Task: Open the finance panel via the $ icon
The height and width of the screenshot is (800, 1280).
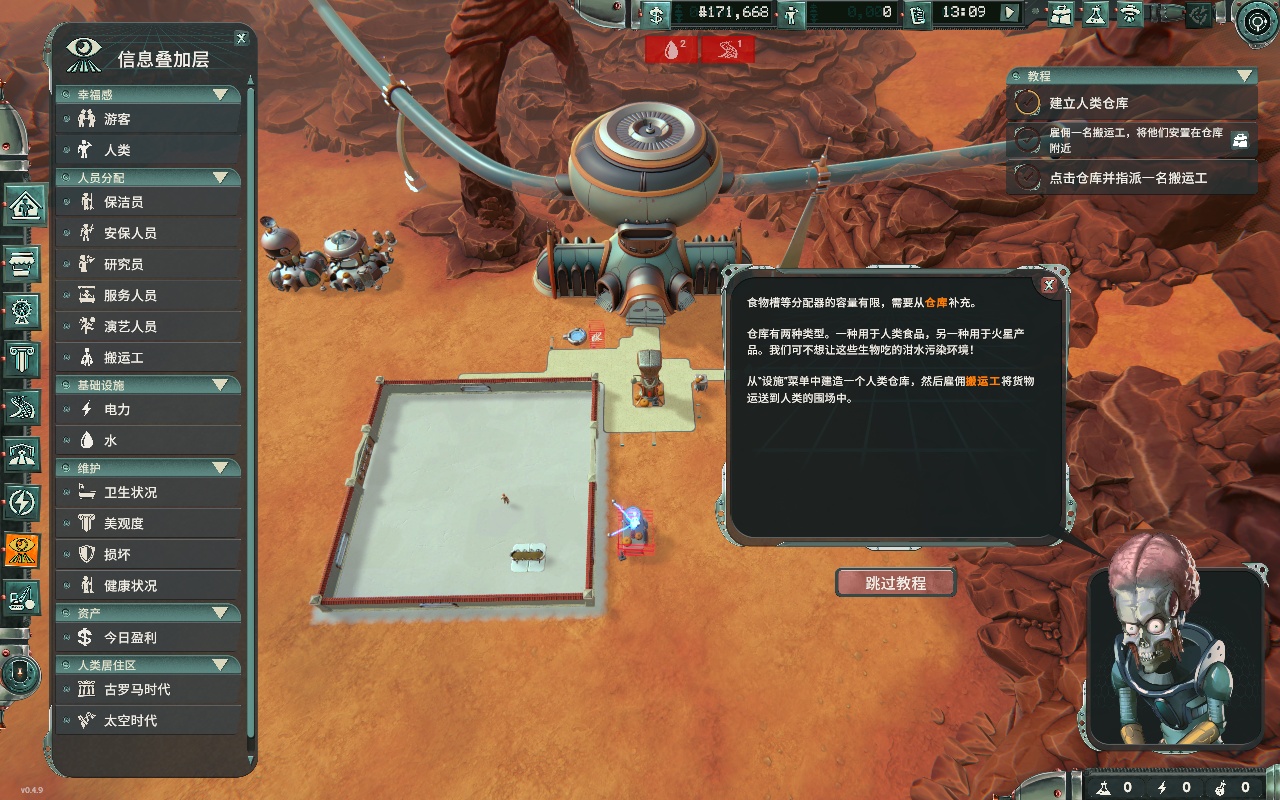Action: pos(655,13)
